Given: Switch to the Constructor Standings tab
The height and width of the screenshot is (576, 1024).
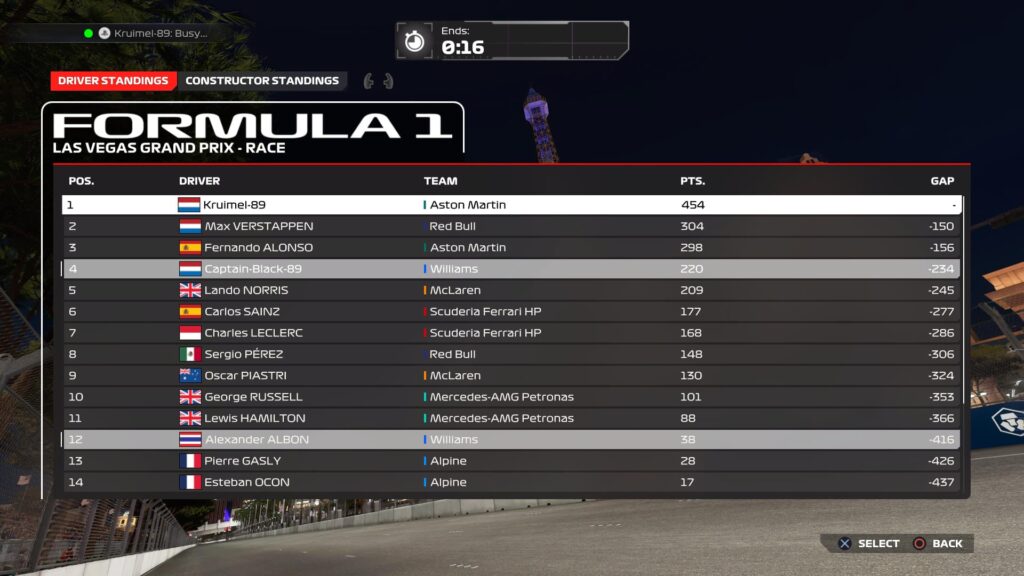Looking at the screenshot, I should 262,81.
